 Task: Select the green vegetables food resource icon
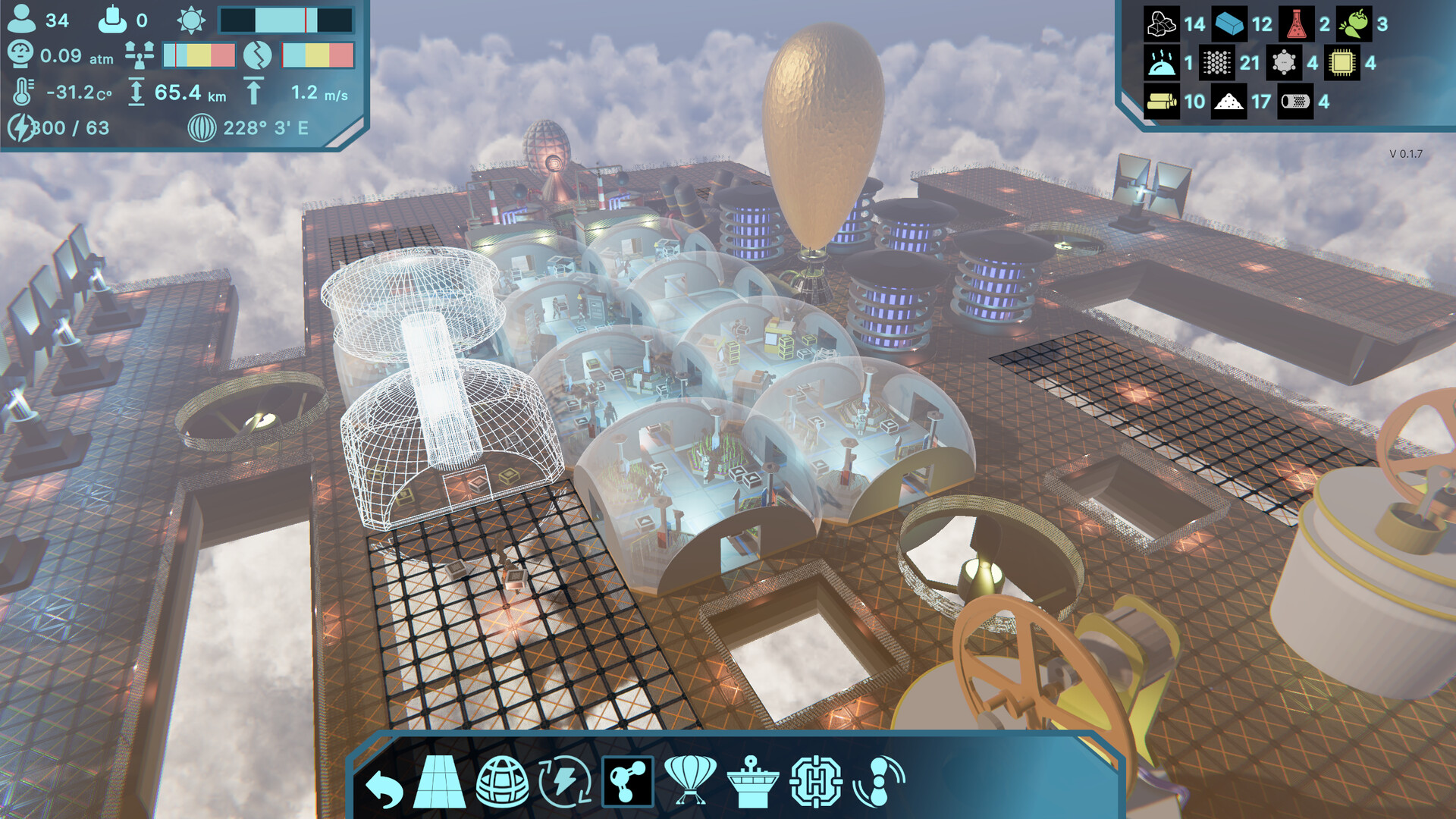[x=1354, y=24]
